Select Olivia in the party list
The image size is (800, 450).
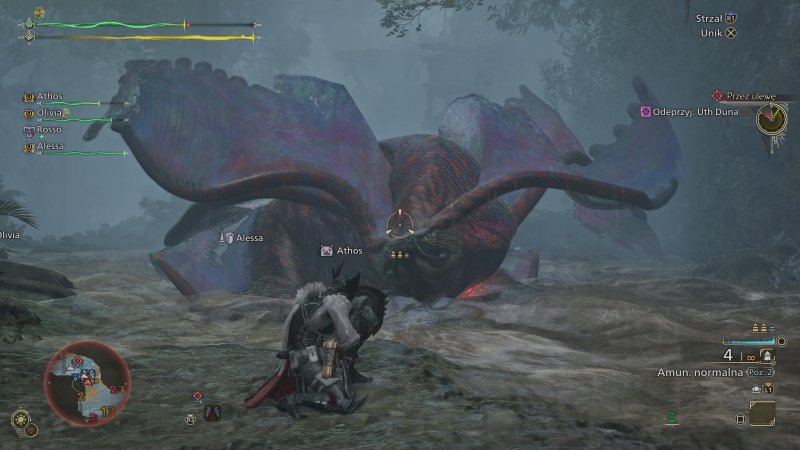[x=48, y=113]
